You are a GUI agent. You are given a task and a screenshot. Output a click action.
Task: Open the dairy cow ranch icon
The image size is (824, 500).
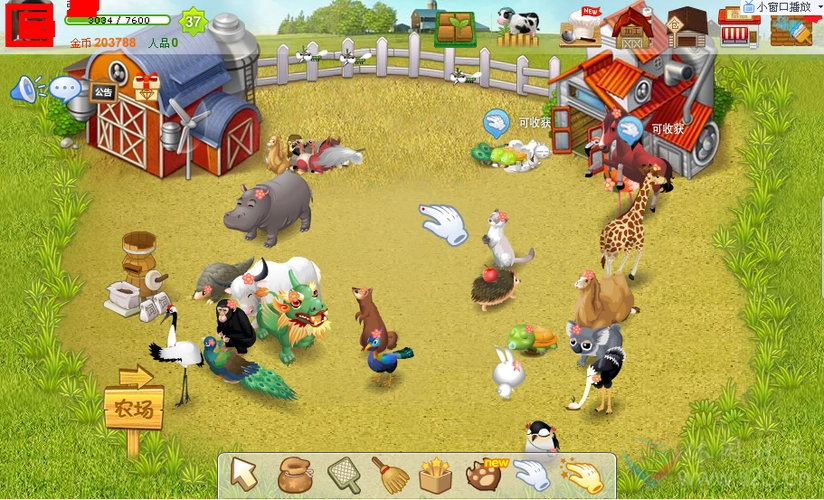518,27
